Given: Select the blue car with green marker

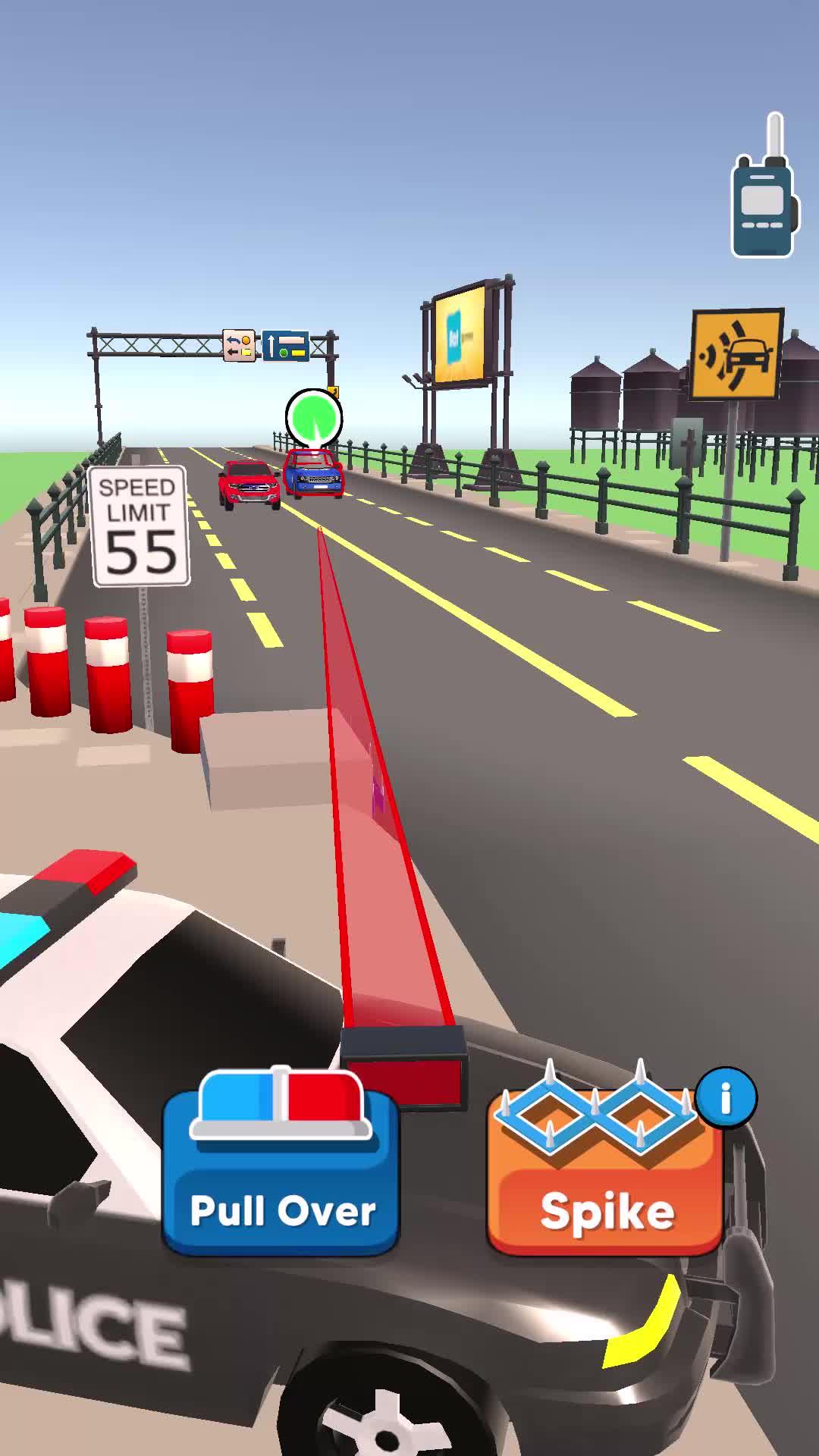Looking at the screenshot, I should click(x=313, y=473).
